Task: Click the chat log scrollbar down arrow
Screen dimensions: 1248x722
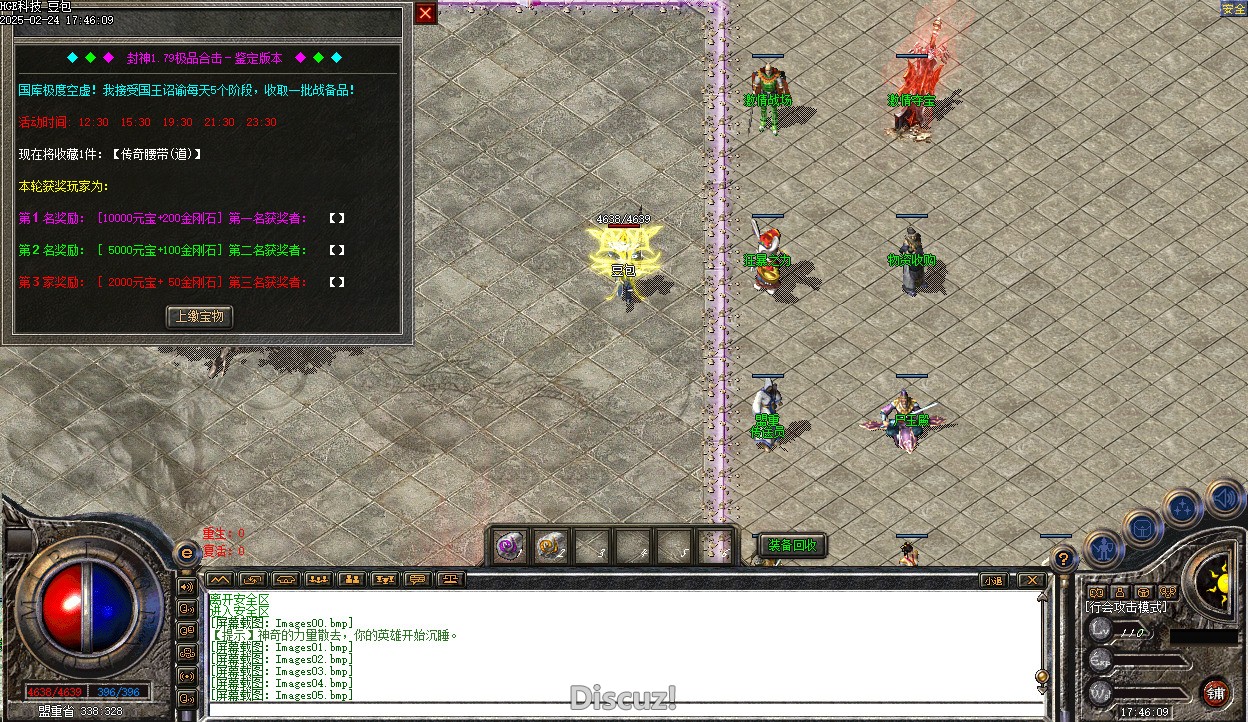Action: tap(1042, 689)
